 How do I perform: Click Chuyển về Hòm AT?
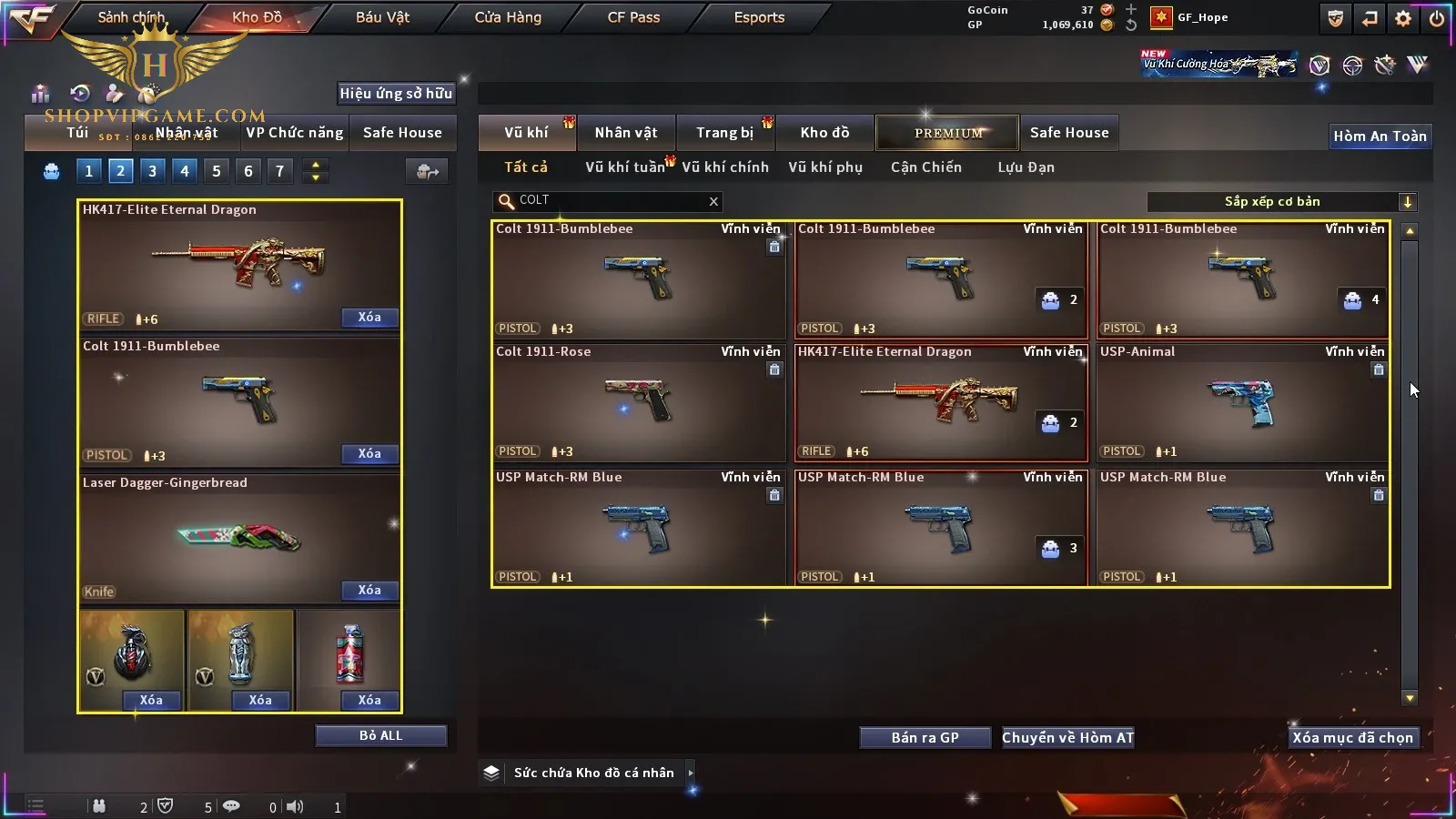(1067, 738)
